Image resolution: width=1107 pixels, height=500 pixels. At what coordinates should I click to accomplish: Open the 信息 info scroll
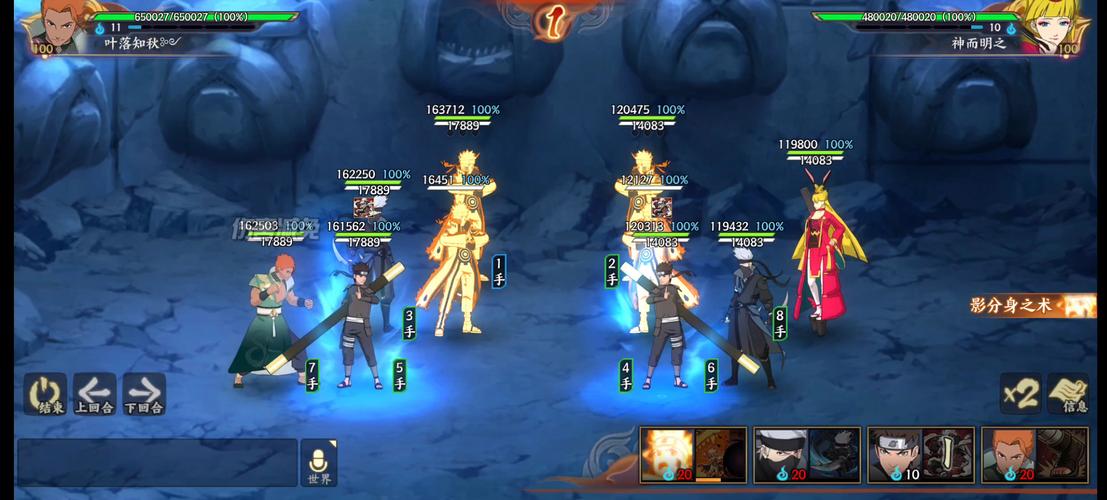(x=1069, y=393)
